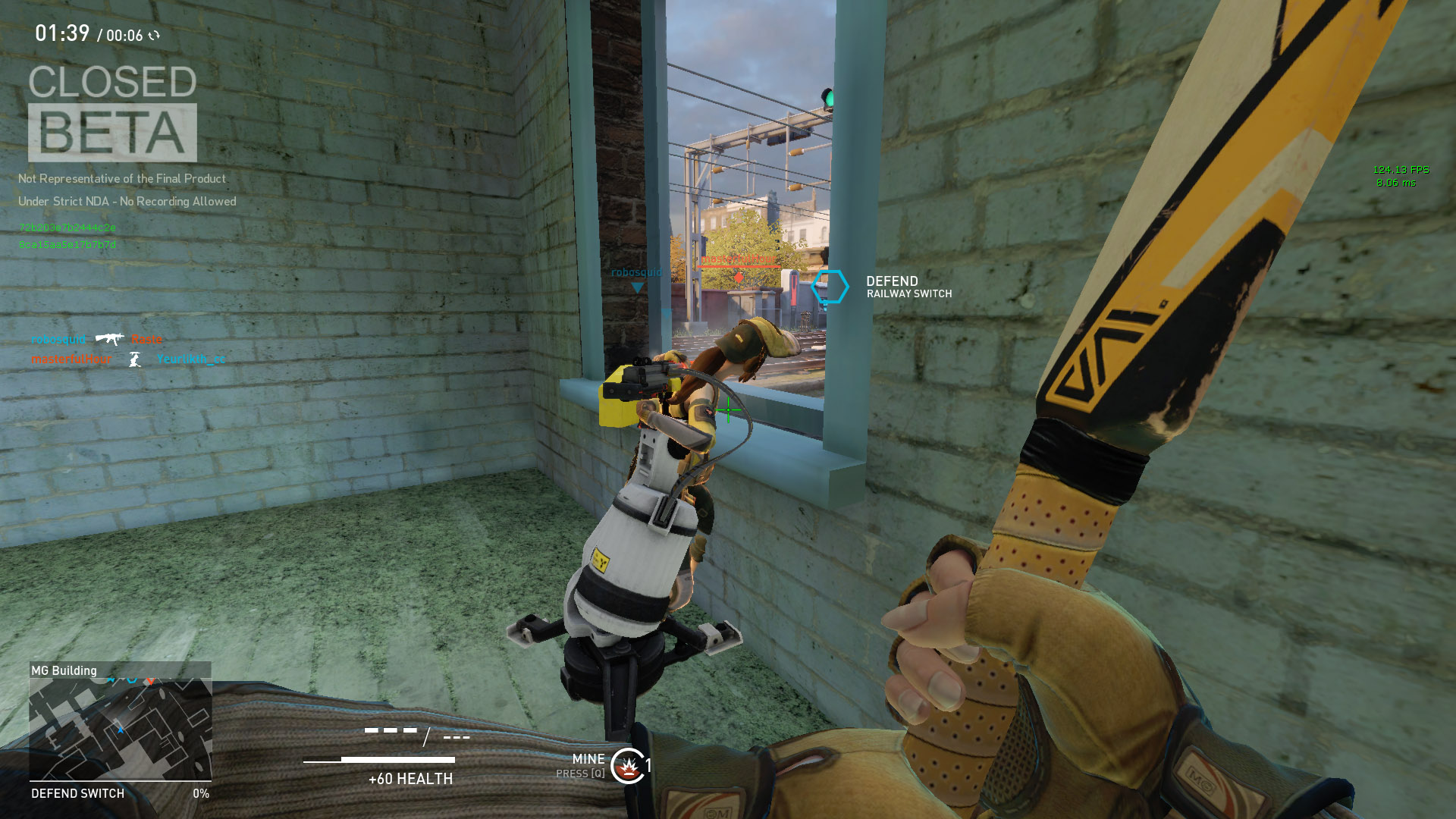Click the Mine ability icon
The width and height of the screenshot is (1456, 819).
click(x=628, y=767)
